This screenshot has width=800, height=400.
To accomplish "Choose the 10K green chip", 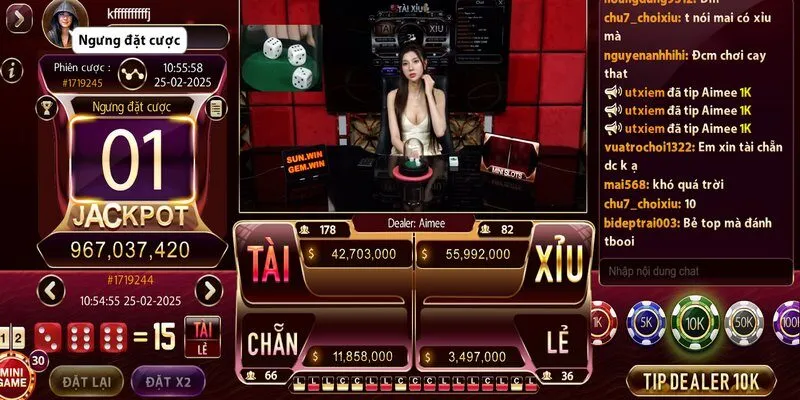I will (695, 322).
